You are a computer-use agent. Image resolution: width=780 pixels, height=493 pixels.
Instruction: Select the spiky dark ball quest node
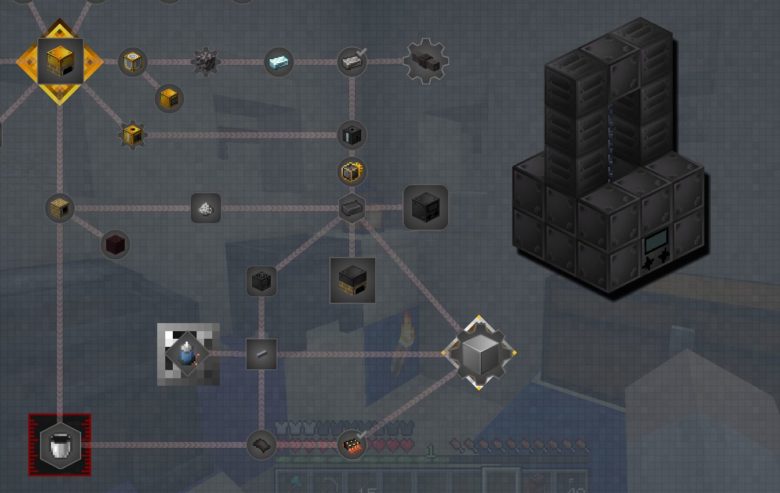pos(206,61)
